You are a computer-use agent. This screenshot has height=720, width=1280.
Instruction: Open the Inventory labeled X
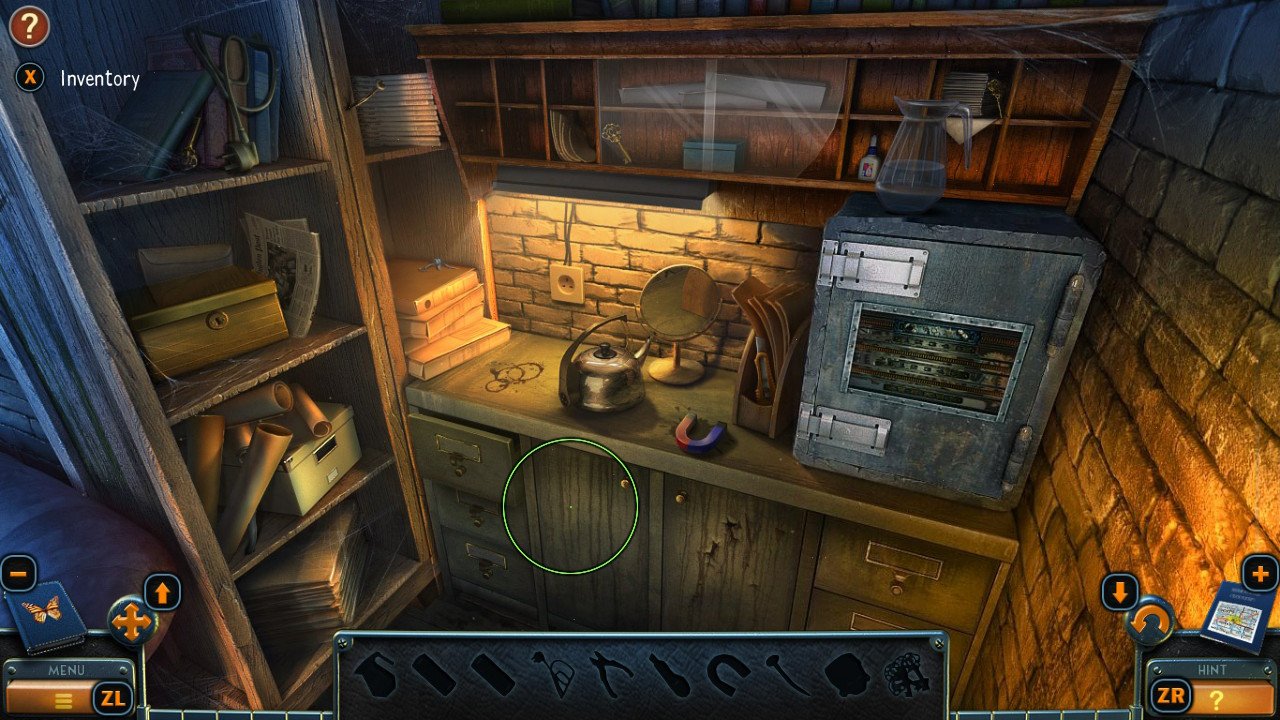[x=30, y=78]
